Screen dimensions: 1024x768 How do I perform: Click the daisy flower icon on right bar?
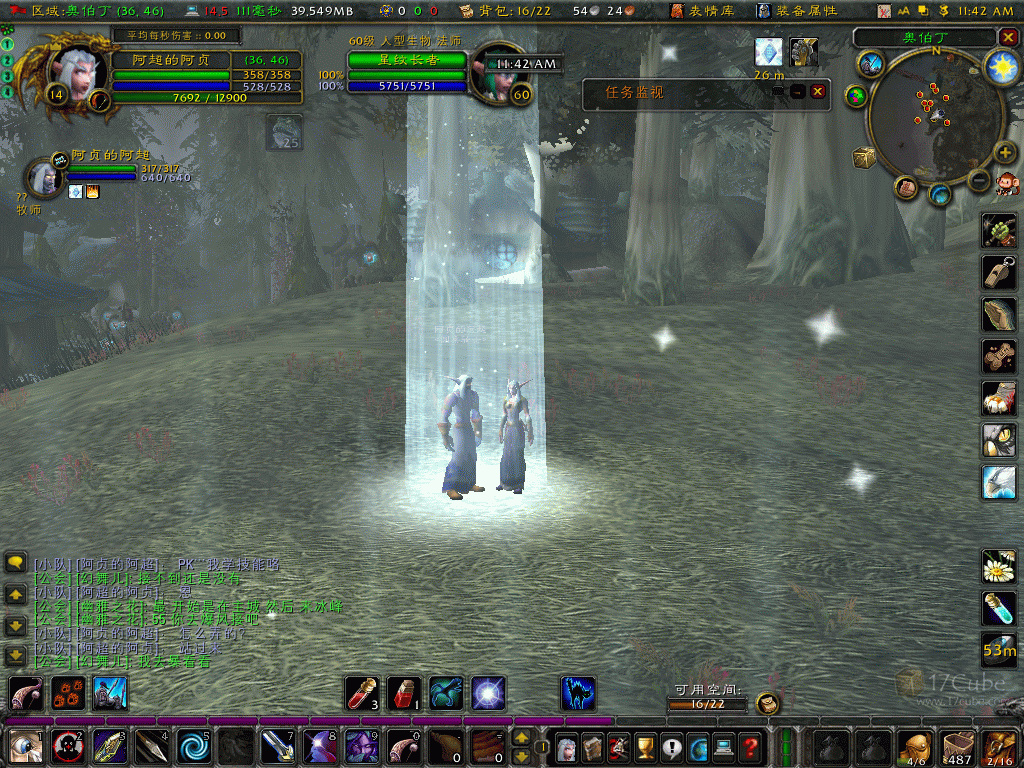click(998, 567)
